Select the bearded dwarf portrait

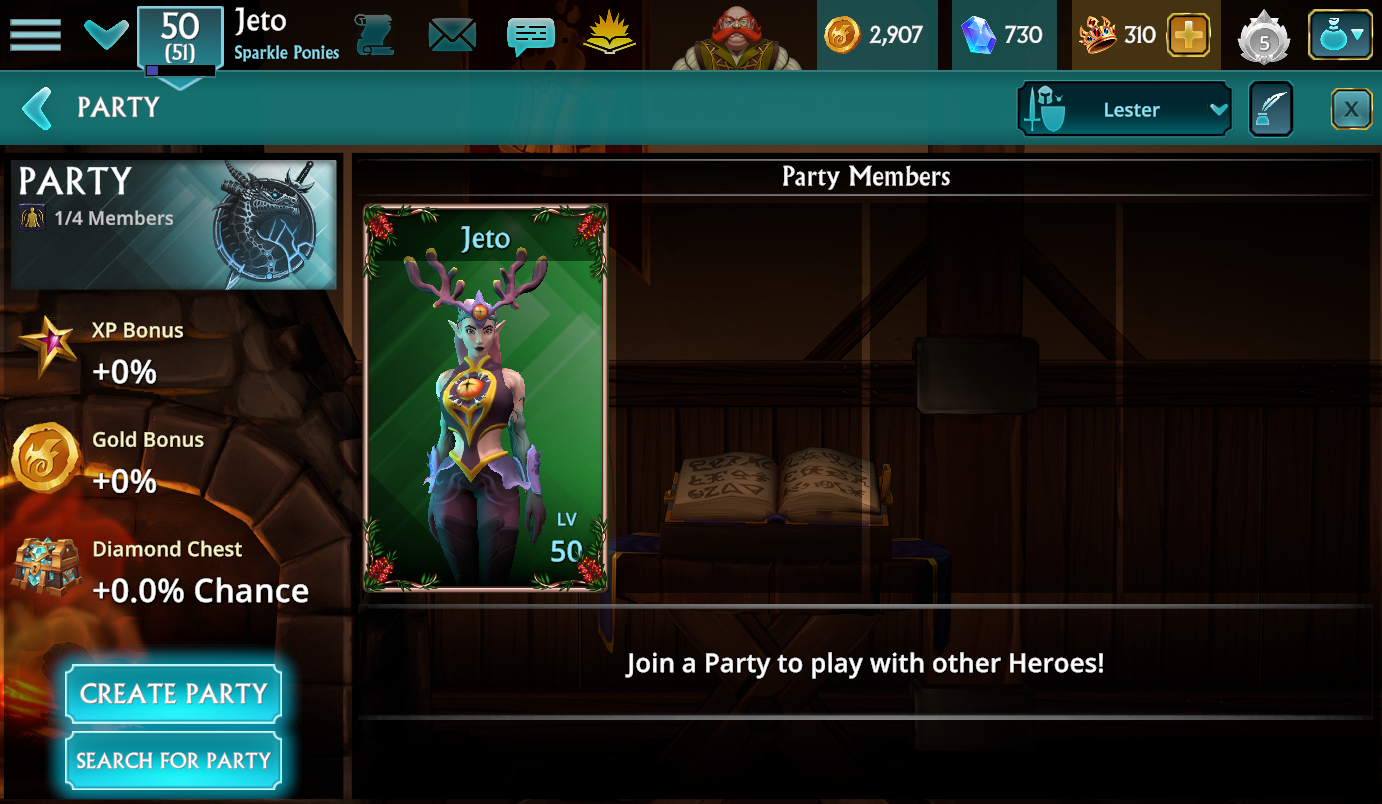(737, 37)
